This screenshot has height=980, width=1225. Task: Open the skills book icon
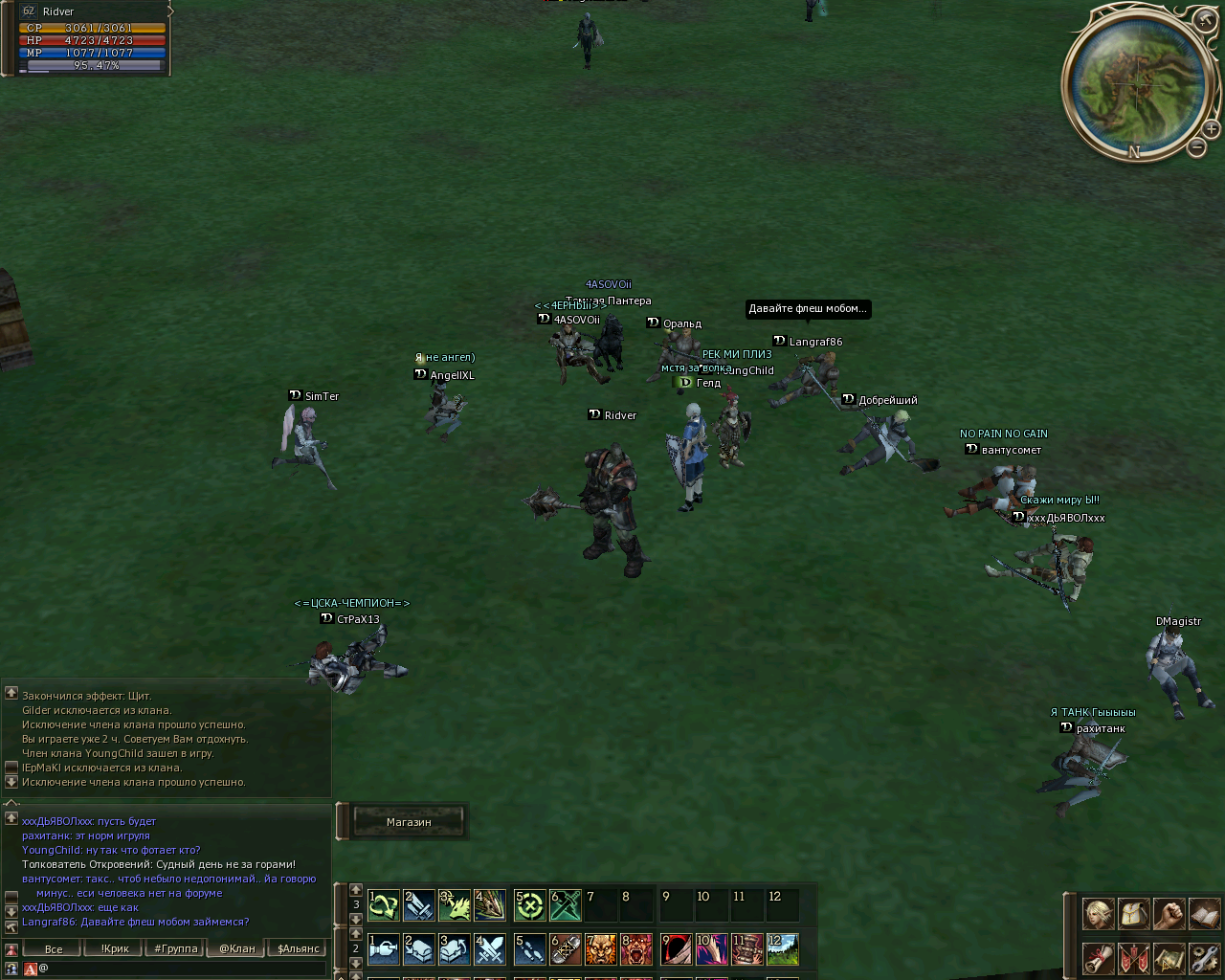coord(1204,914)
